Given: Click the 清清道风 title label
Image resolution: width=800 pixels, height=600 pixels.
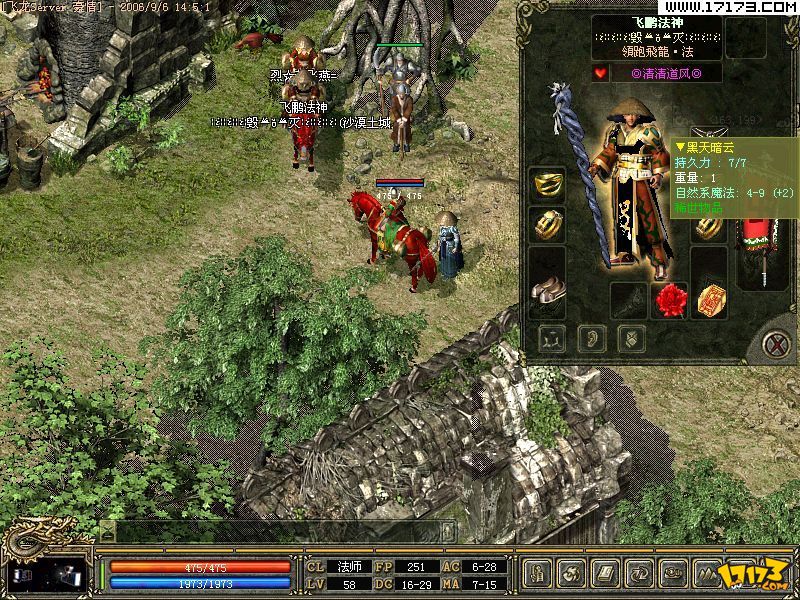Looking at the screenshot, I should pyautogui.click(x=667, y=73).
